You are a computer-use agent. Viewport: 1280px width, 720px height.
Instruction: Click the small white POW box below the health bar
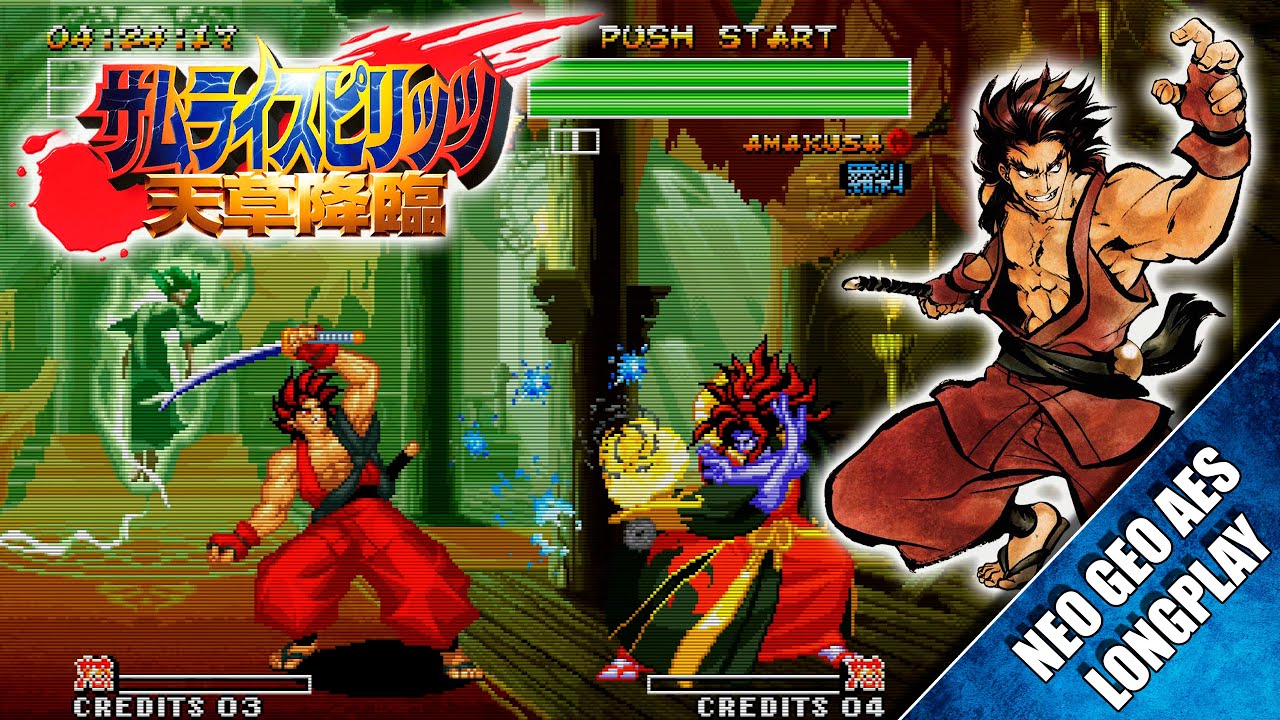point(573,142)
